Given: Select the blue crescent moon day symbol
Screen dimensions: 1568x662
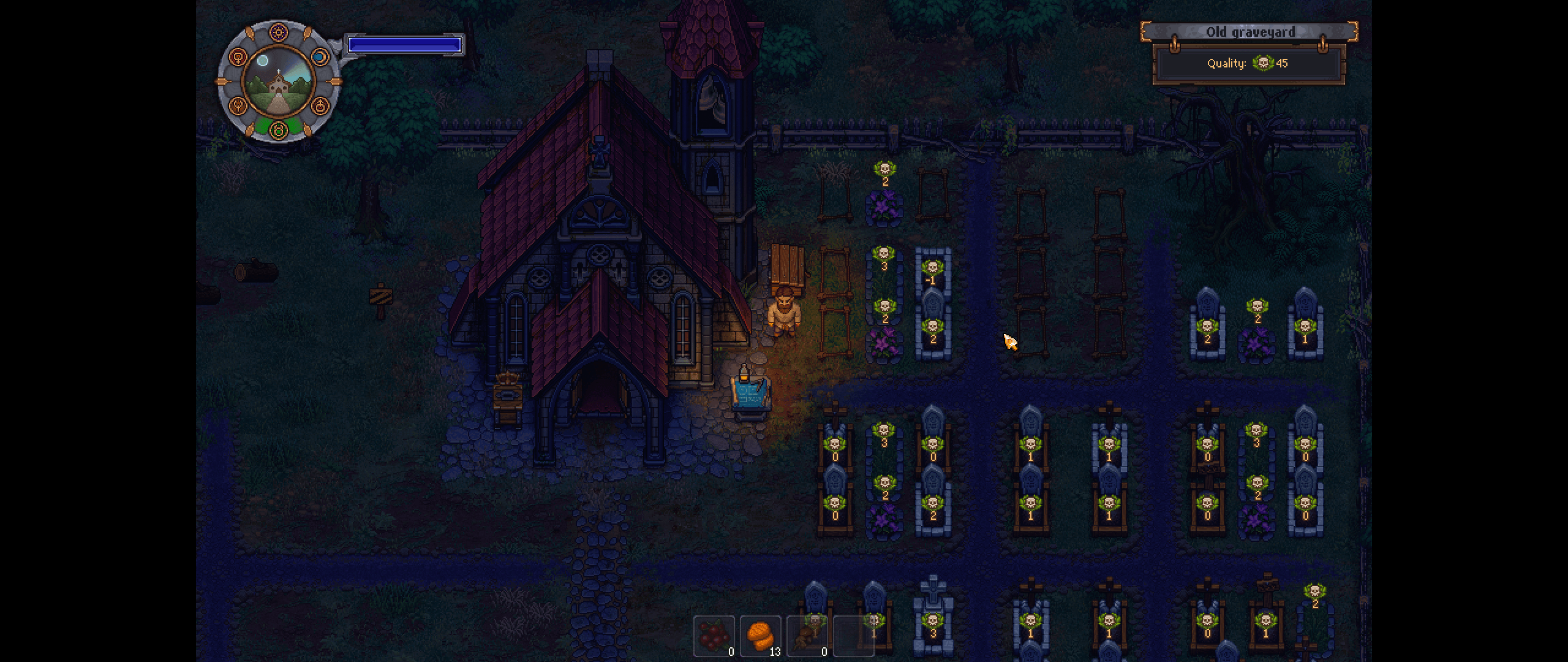Looking at the screenshot, I should point(320,57).
